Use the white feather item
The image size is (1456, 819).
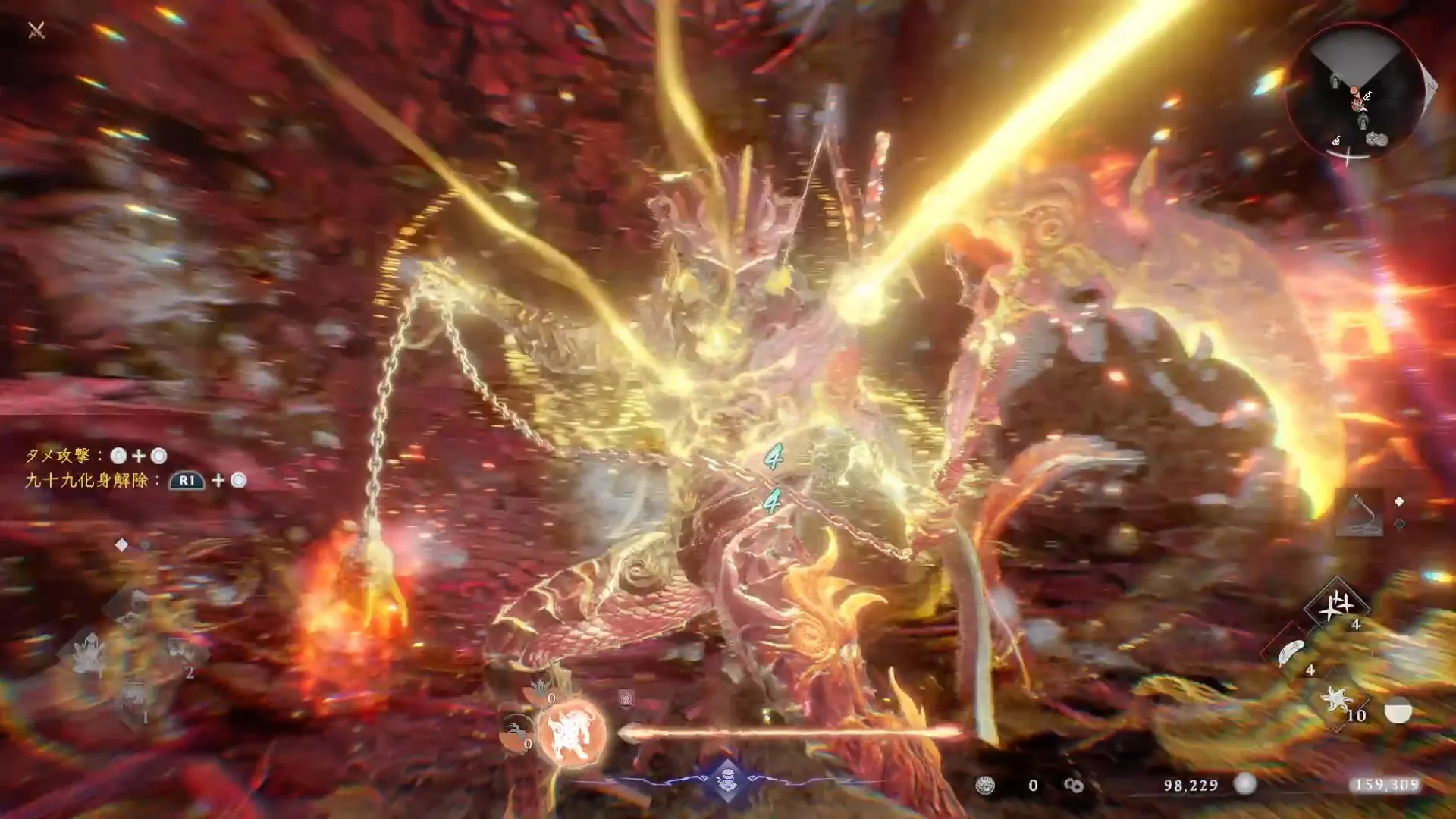point(1291,652)
